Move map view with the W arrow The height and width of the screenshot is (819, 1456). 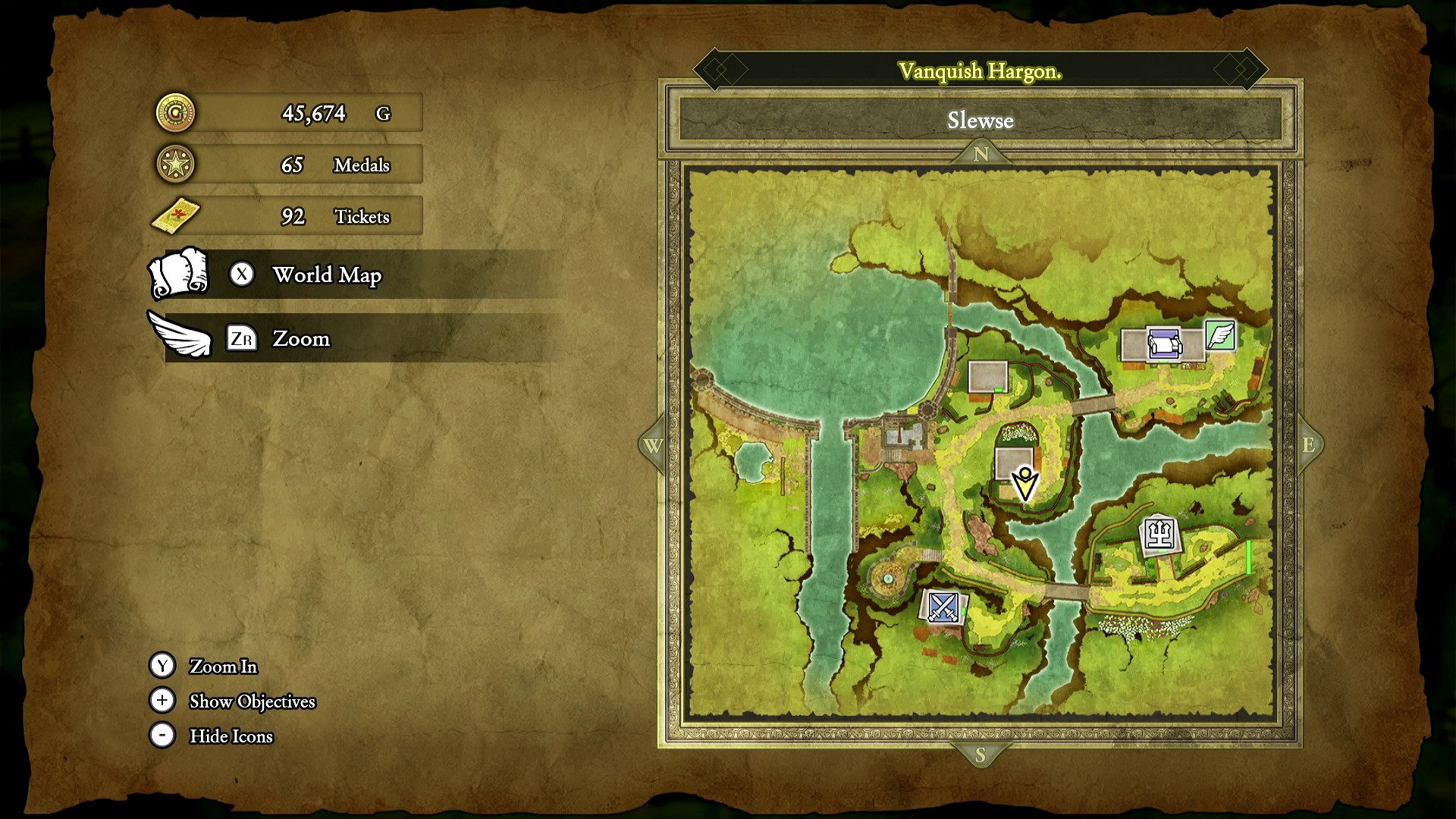(653, 446)
